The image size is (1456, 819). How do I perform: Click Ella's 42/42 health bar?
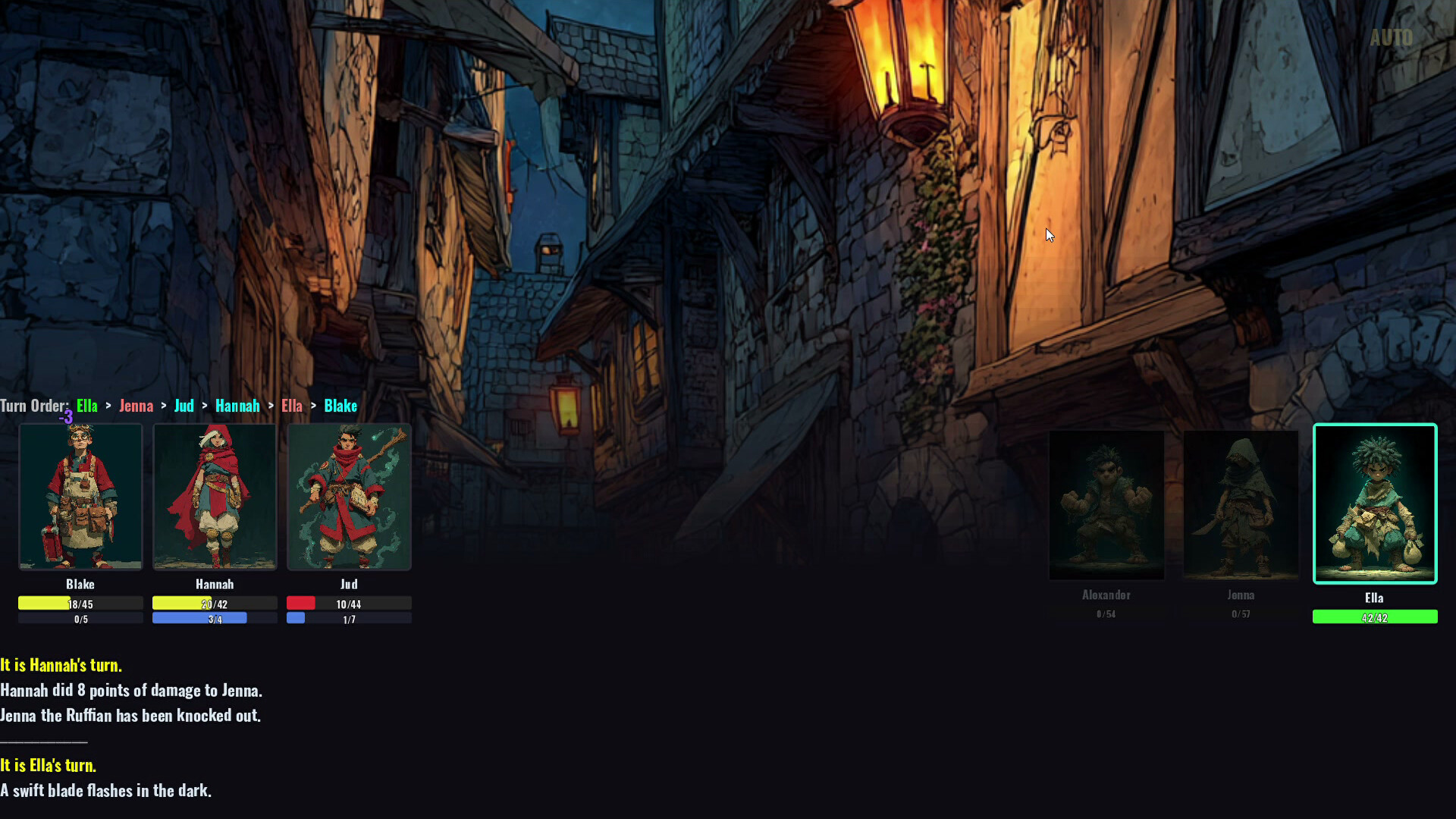point(1374,617)
